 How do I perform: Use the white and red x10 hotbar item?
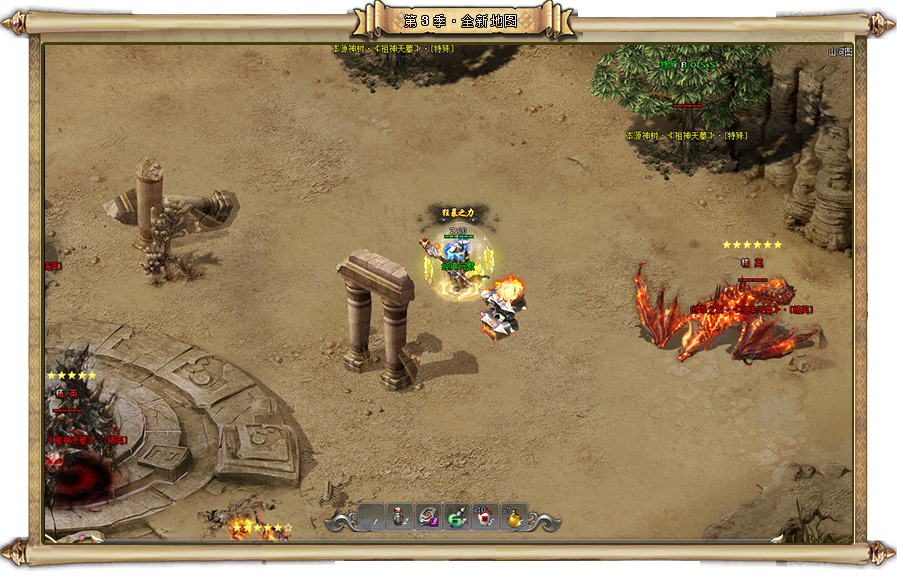(484, 517)
